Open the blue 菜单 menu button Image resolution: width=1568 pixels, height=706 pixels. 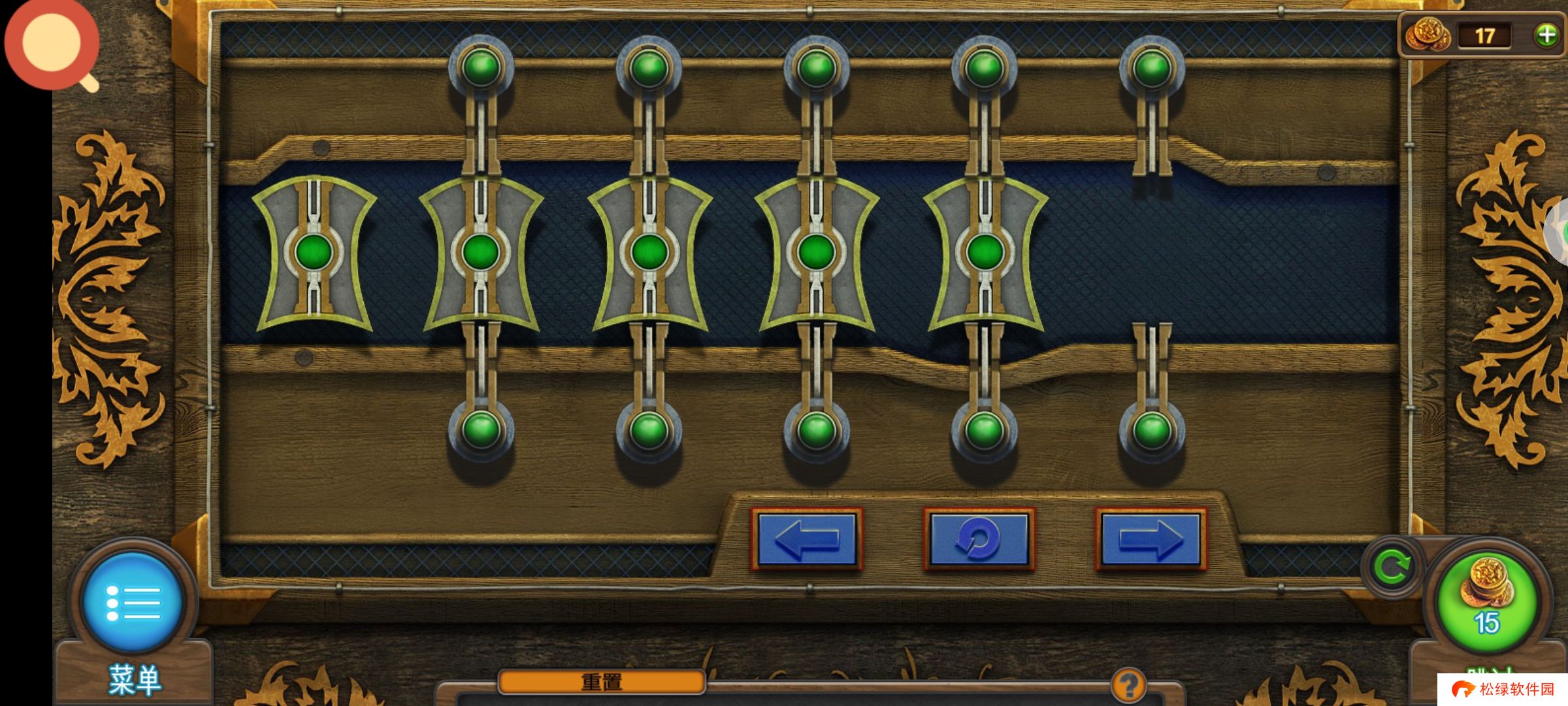click(x=133, y=601)
